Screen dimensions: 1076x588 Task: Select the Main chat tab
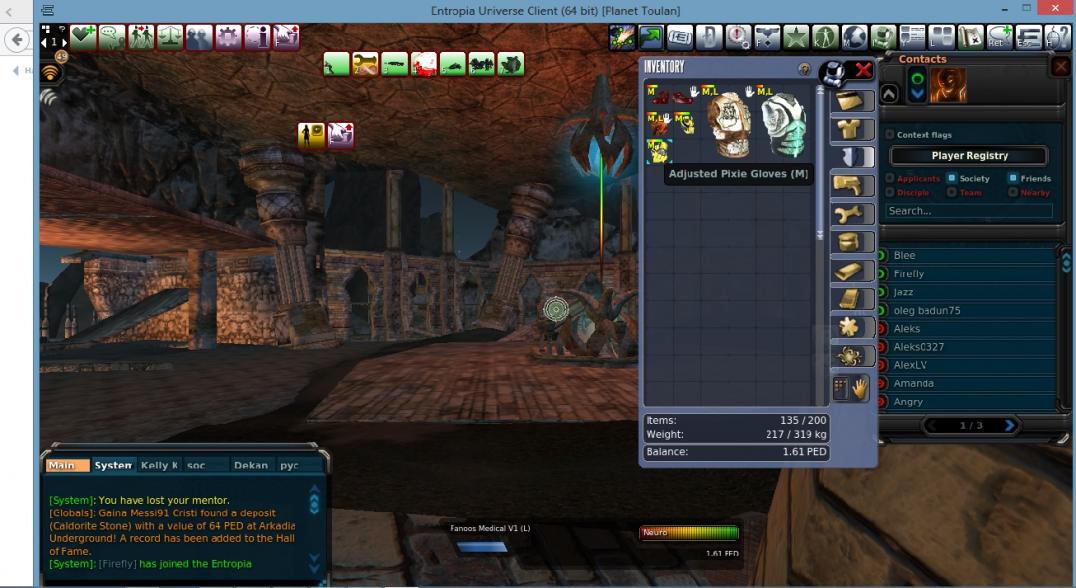tap(62, 465)
